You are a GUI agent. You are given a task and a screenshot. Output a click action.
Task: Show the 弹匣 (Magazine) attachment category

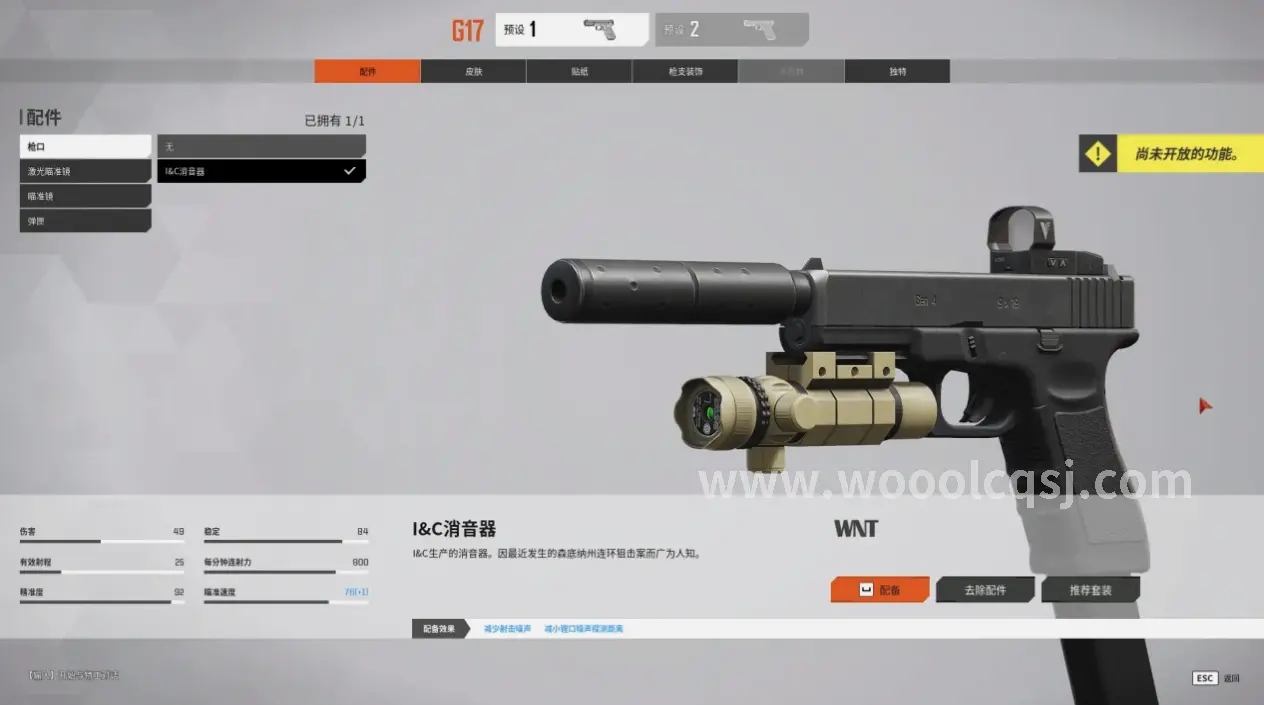tap(85, 221)
